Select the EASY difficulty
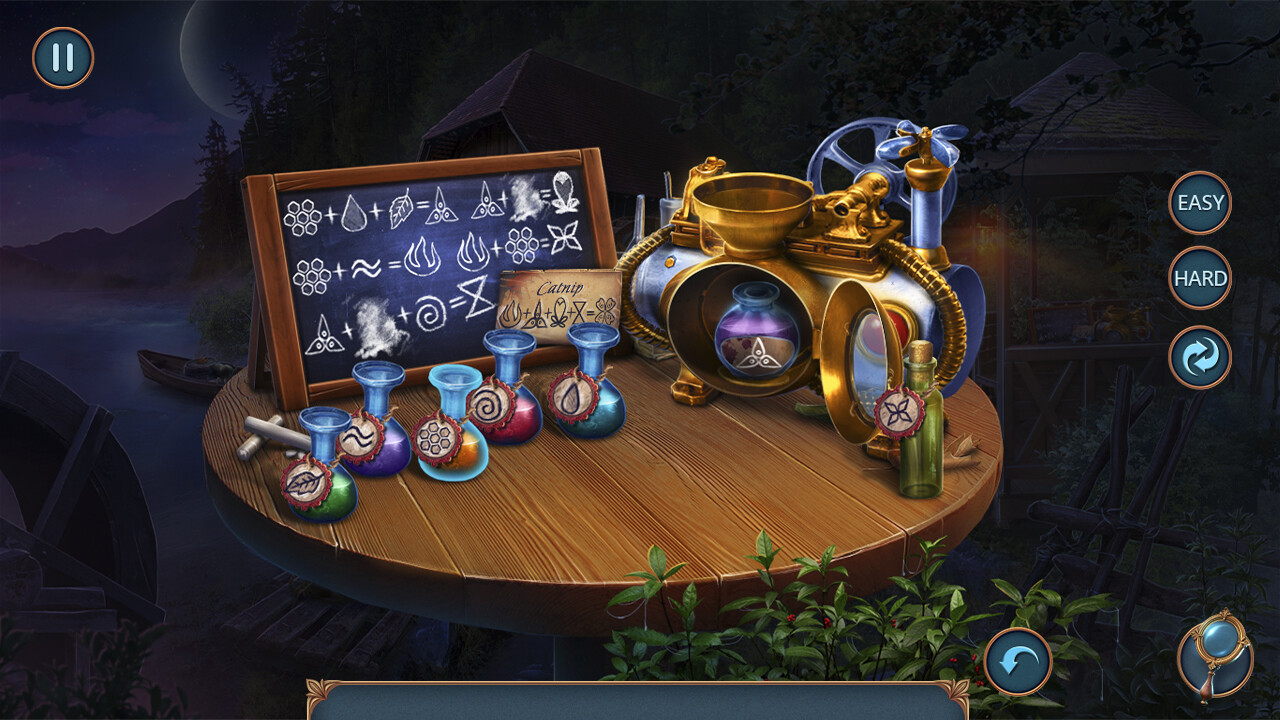1280x720 pixels. [1200, 202]
